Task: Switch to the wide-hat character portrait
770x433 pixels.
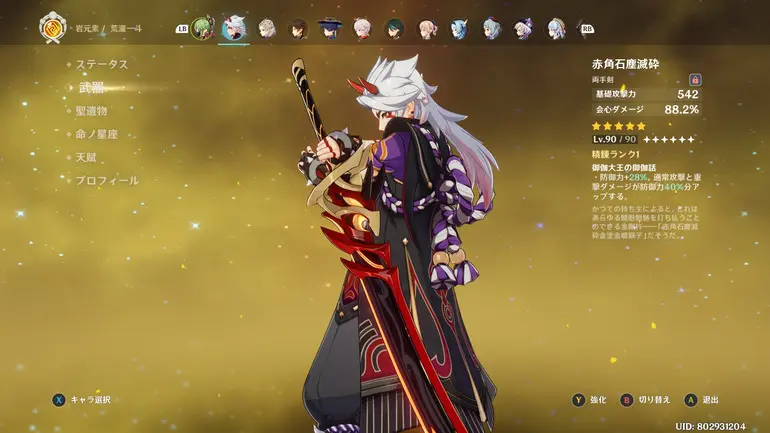Action: coord(329,28)
